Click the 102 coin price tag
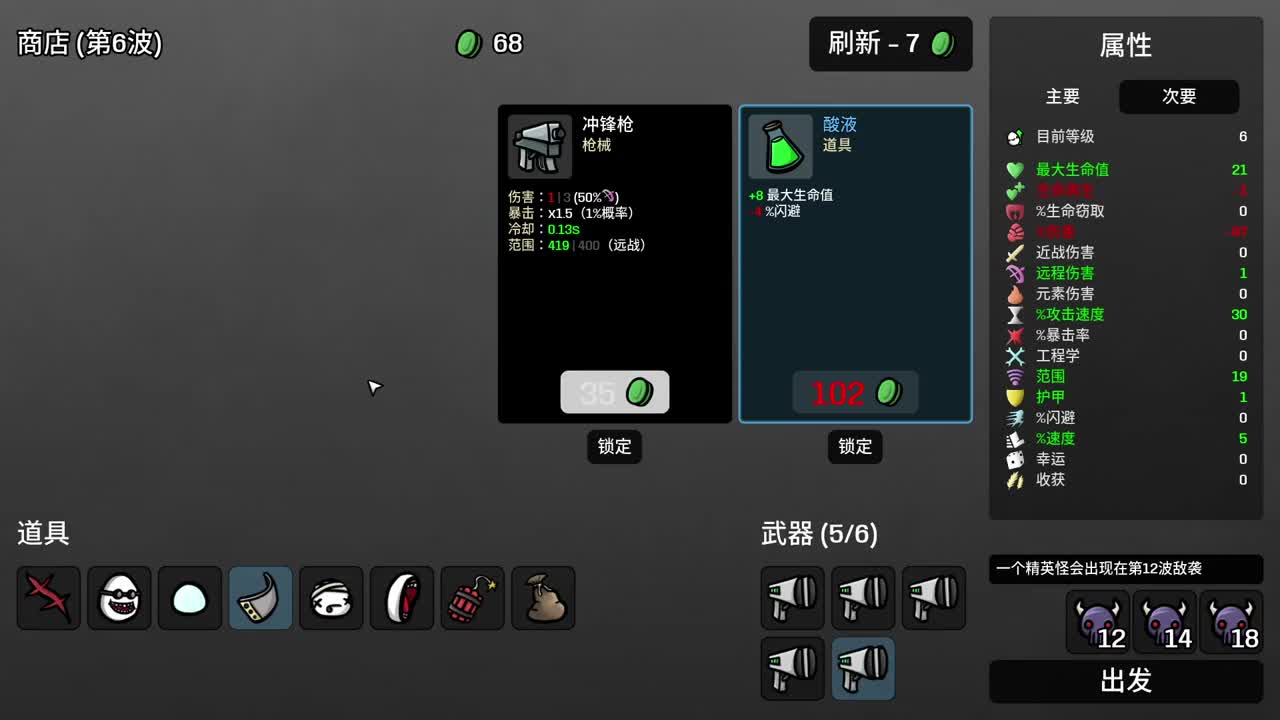 (855, 392)
